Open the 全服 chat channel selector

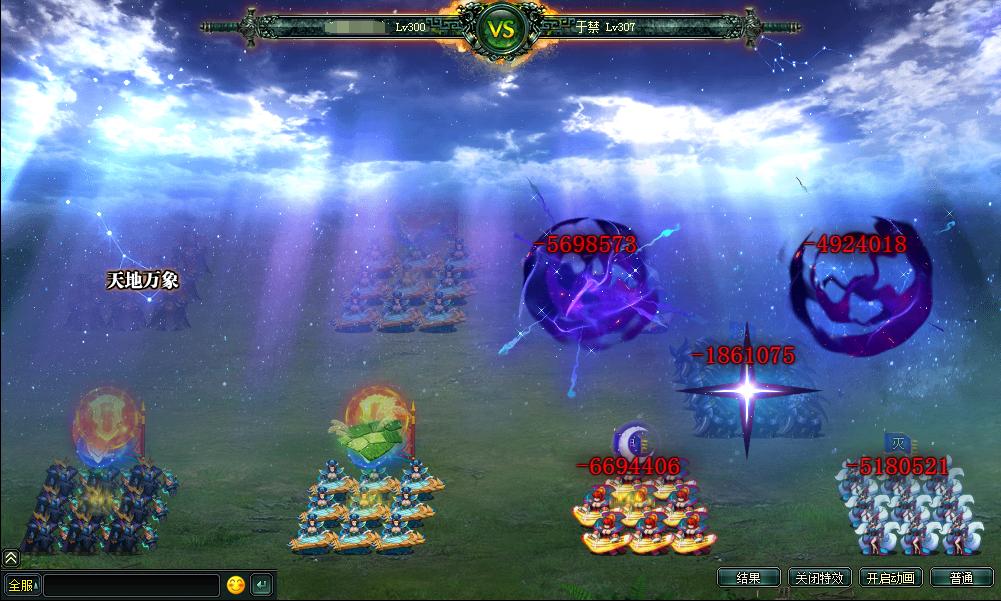point(21,584)
